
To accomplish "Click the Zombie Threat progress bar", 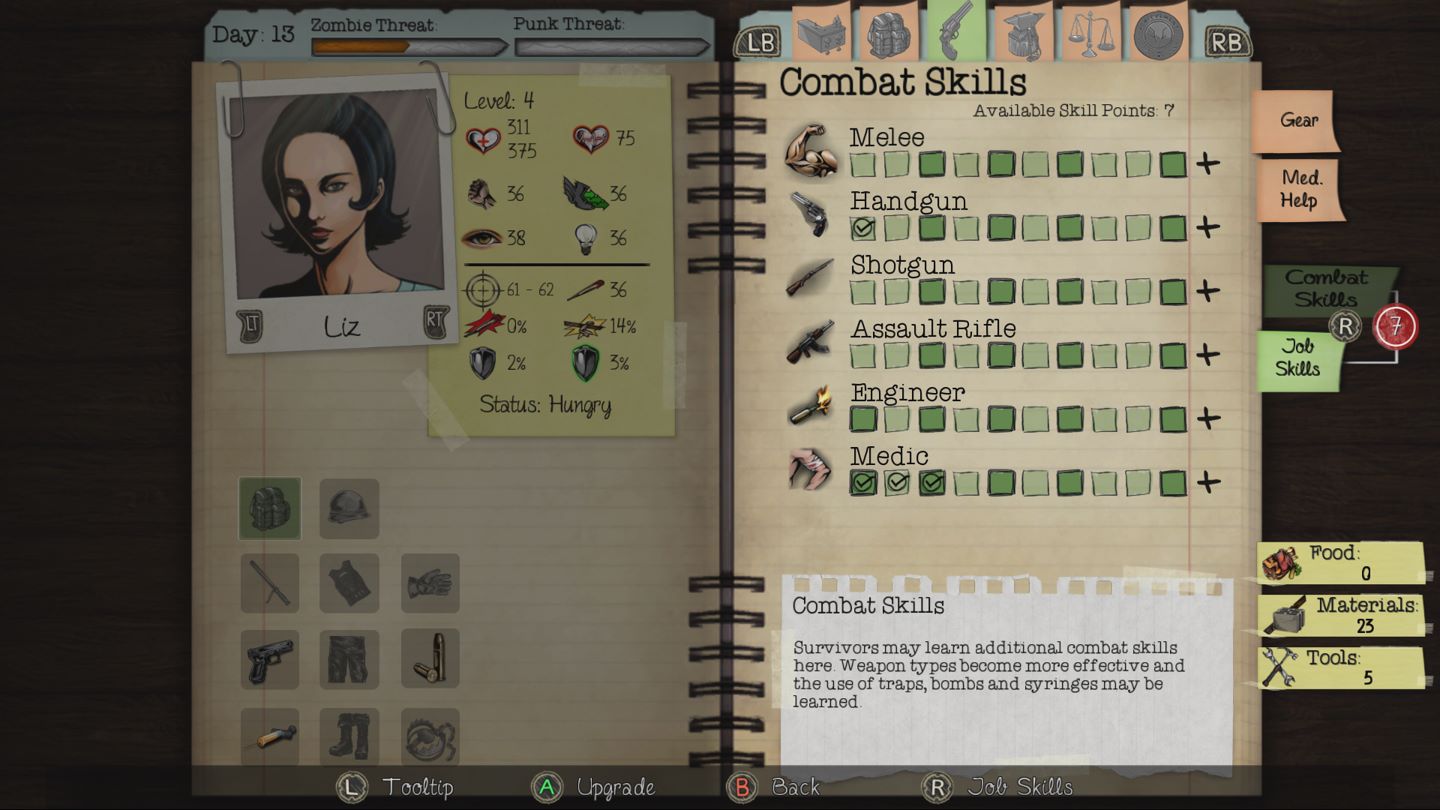I will click(x=410, y=46).
